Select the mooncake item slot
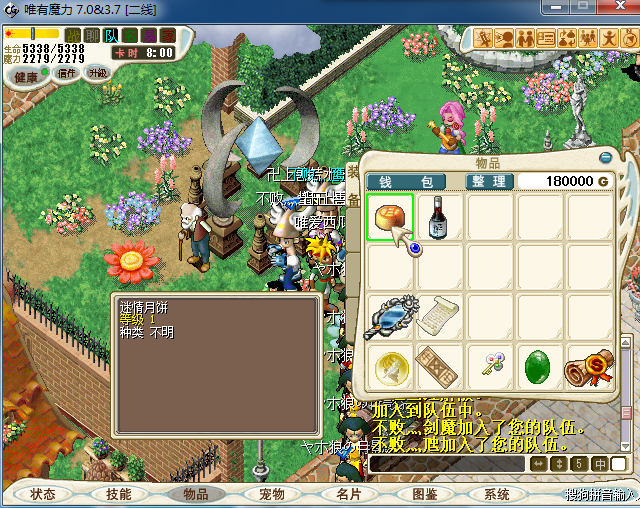This screenshot has height=508, width=640. [390, 217]
